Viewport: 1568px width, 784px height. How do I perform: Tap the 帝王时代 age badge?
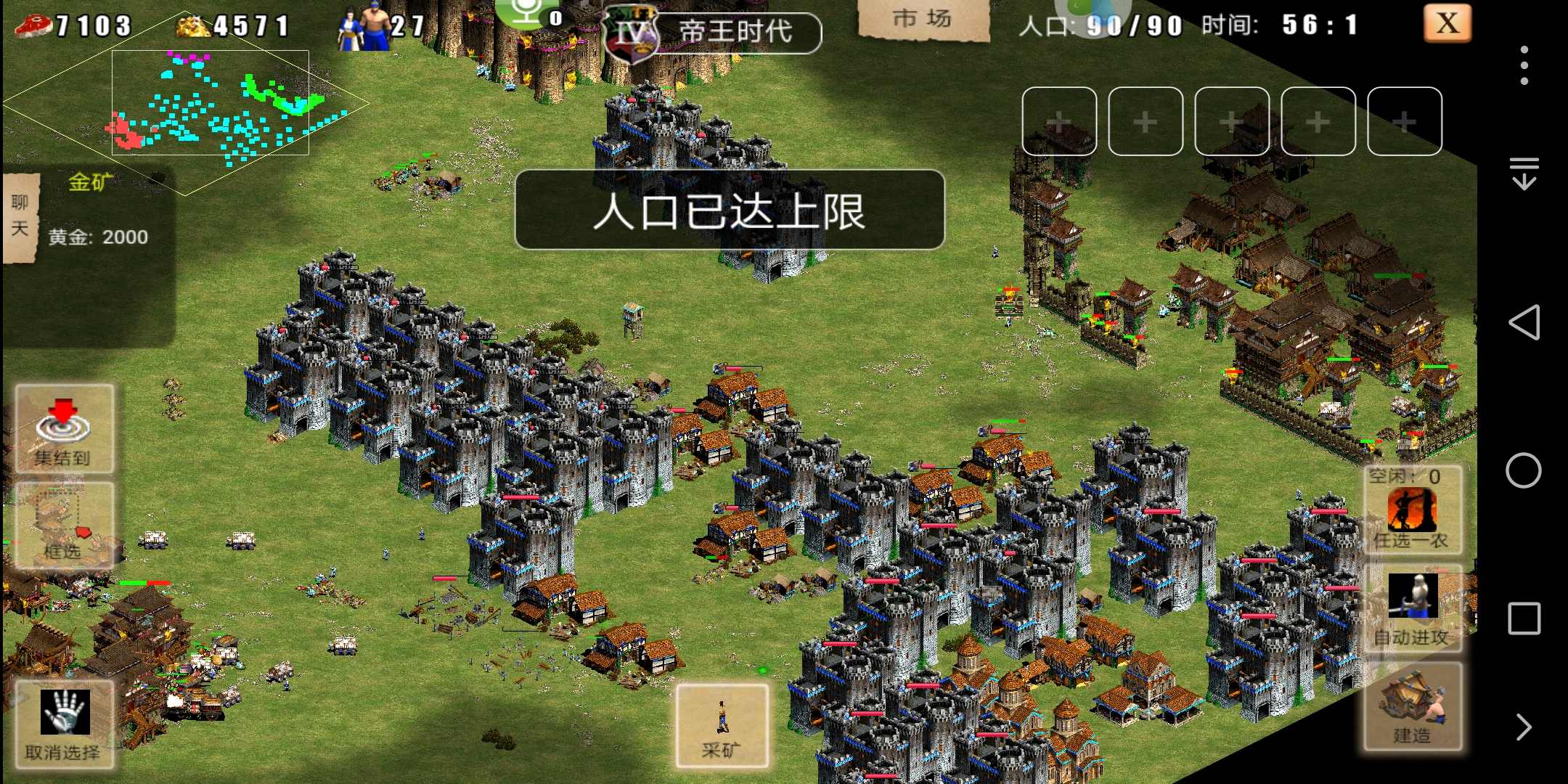click(713, 33)
